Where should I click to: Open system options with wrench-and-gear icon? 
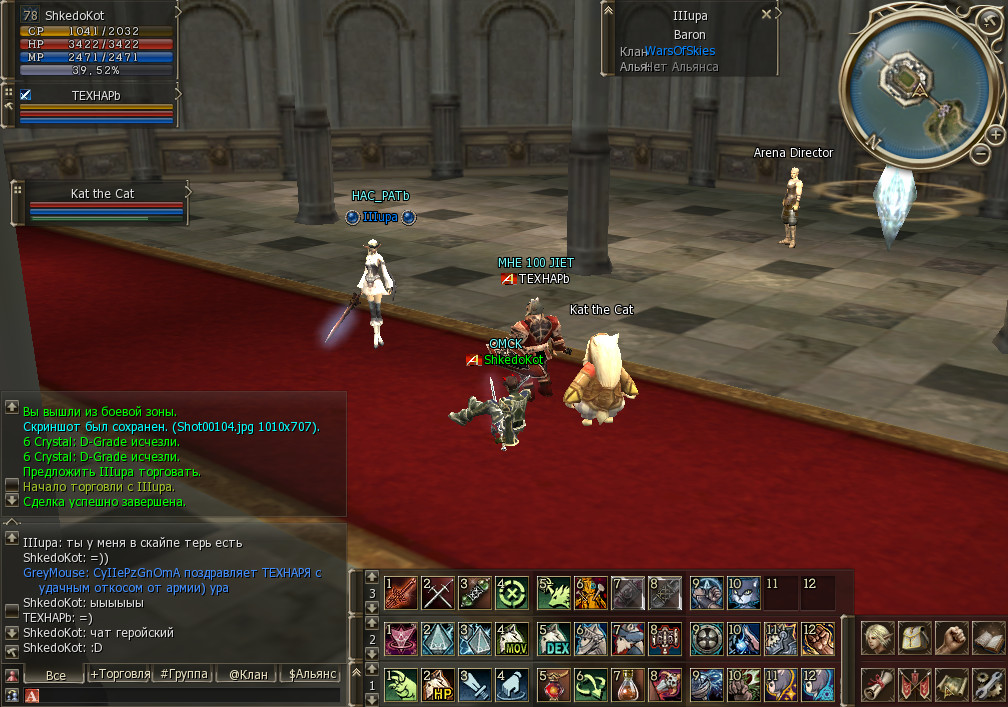click(989, 683)
